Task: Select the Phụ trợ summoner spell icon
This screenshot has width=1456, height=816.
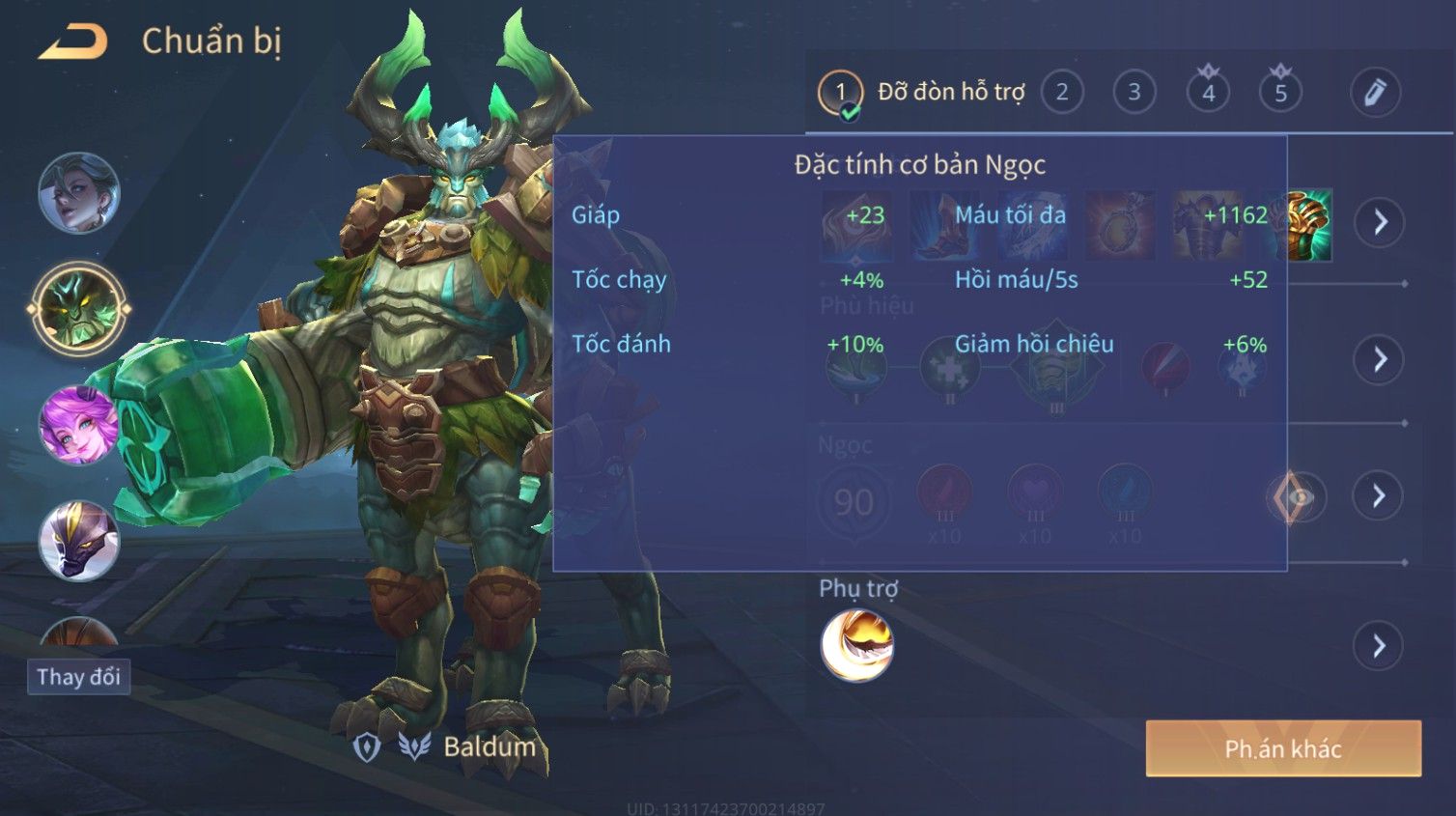Action: [856, 645]
